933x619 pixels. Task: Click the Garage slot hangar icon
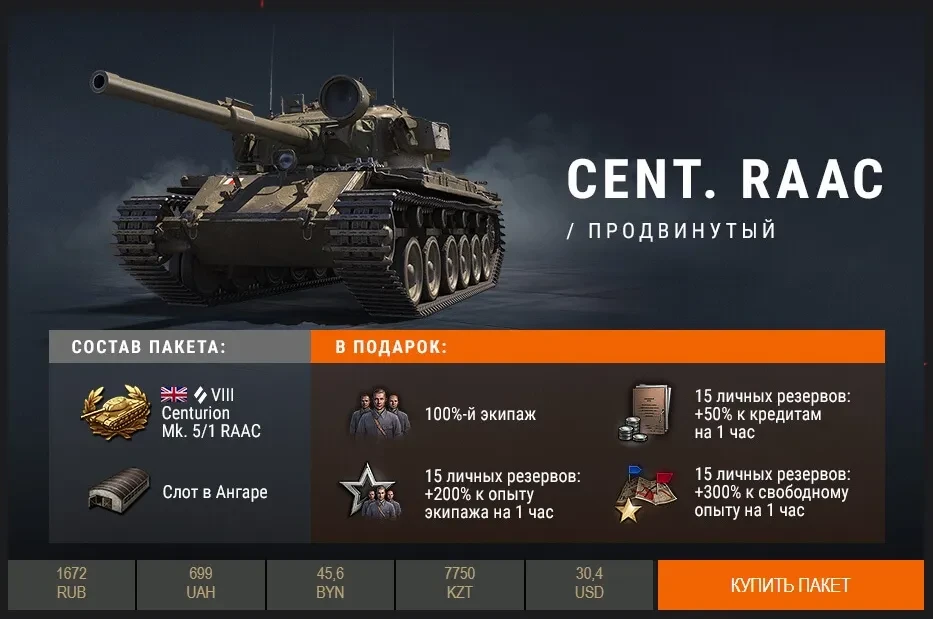coord(113,492)
